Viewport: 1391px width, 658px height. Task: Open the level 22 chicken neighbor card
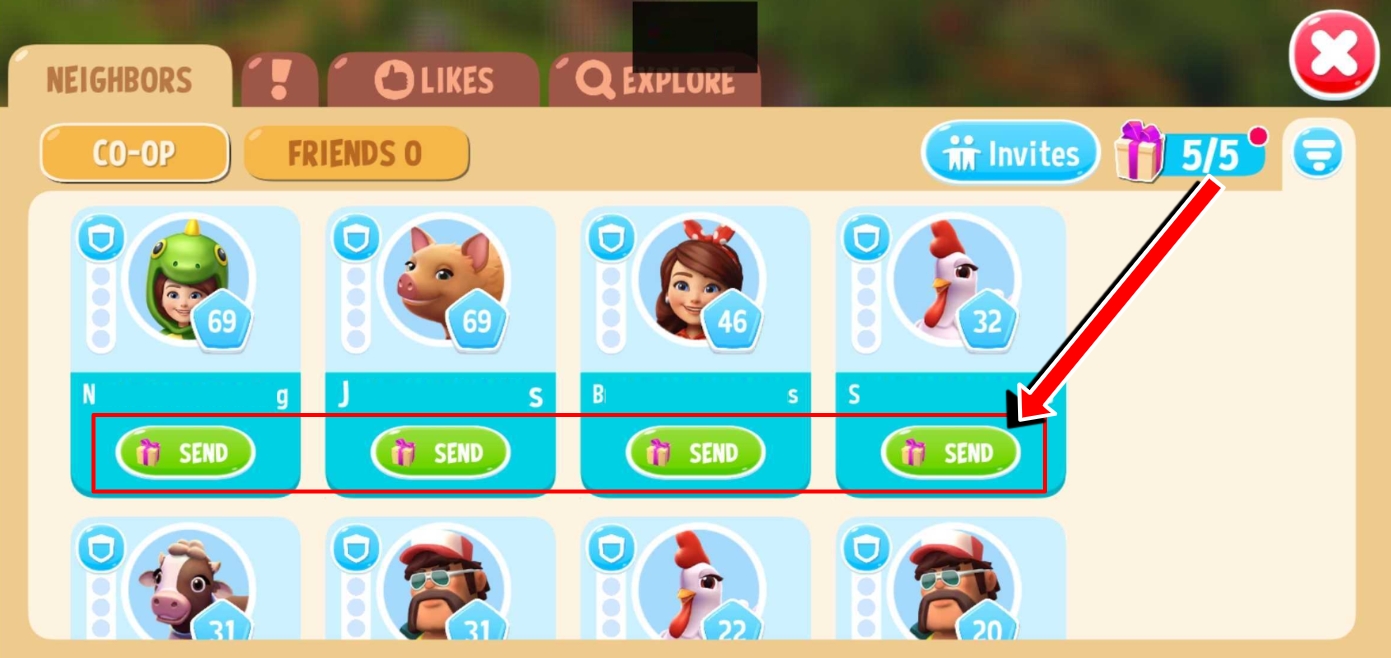click(x=697, y=585)
